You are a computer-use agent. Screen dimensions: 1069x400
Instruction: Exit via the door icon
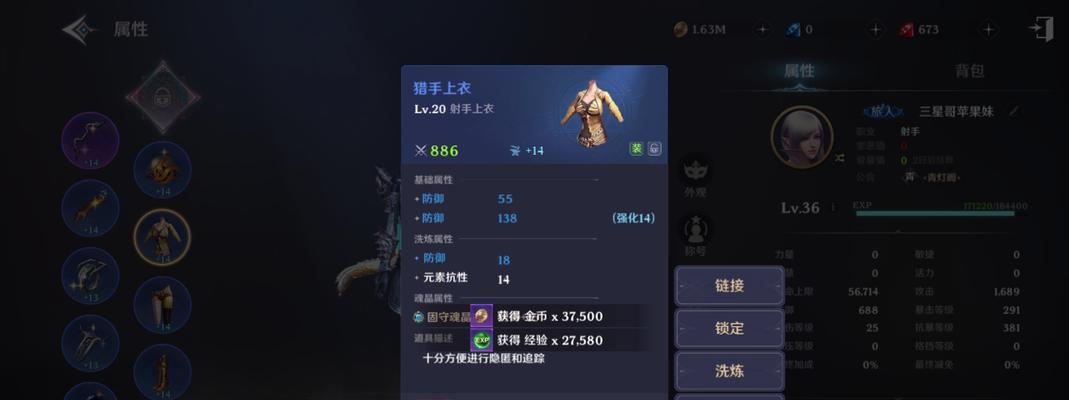click(1042, 29)
